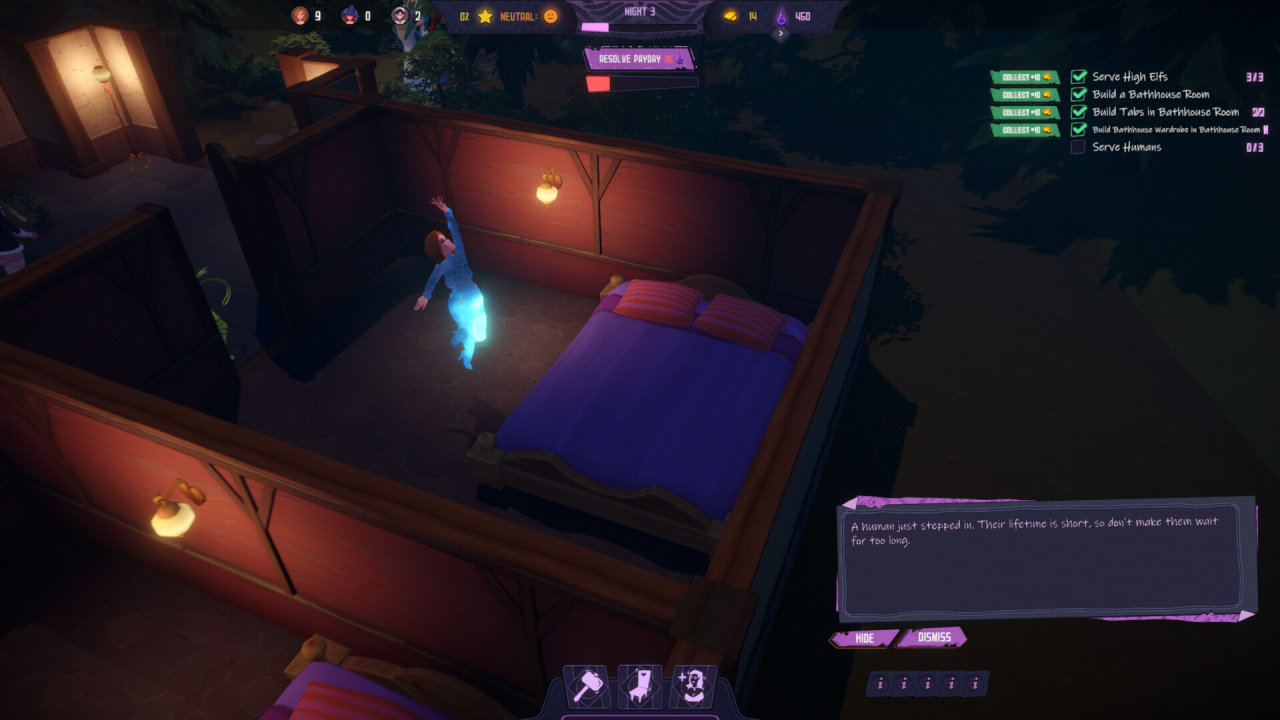This screenshot has width=1280, height=720.
Task: Click the star reputation icon
Action: point(485,16)
